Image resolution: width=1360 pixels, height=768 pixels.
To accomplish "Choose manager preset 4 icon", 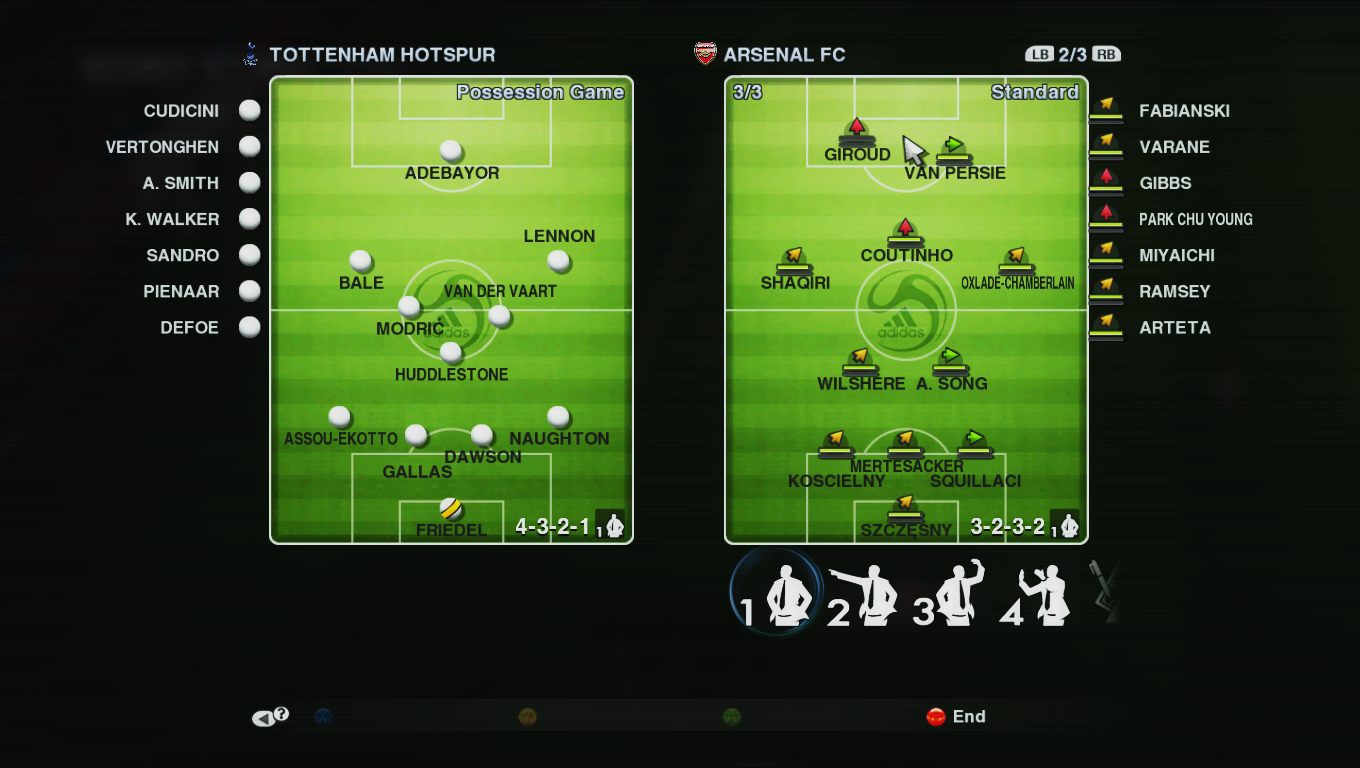I will click(x=1035, y=597).
